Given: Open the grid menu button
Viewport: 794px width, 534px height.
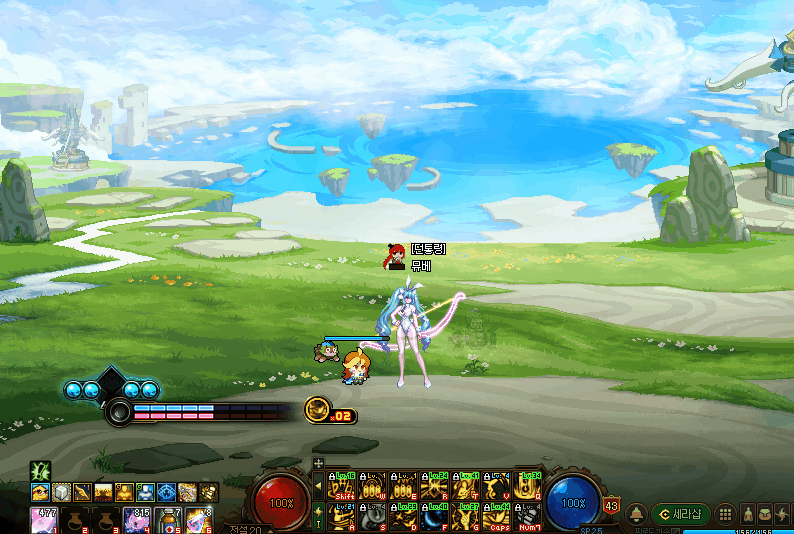Looking at the screenshot, I should (x=725, y=513).
